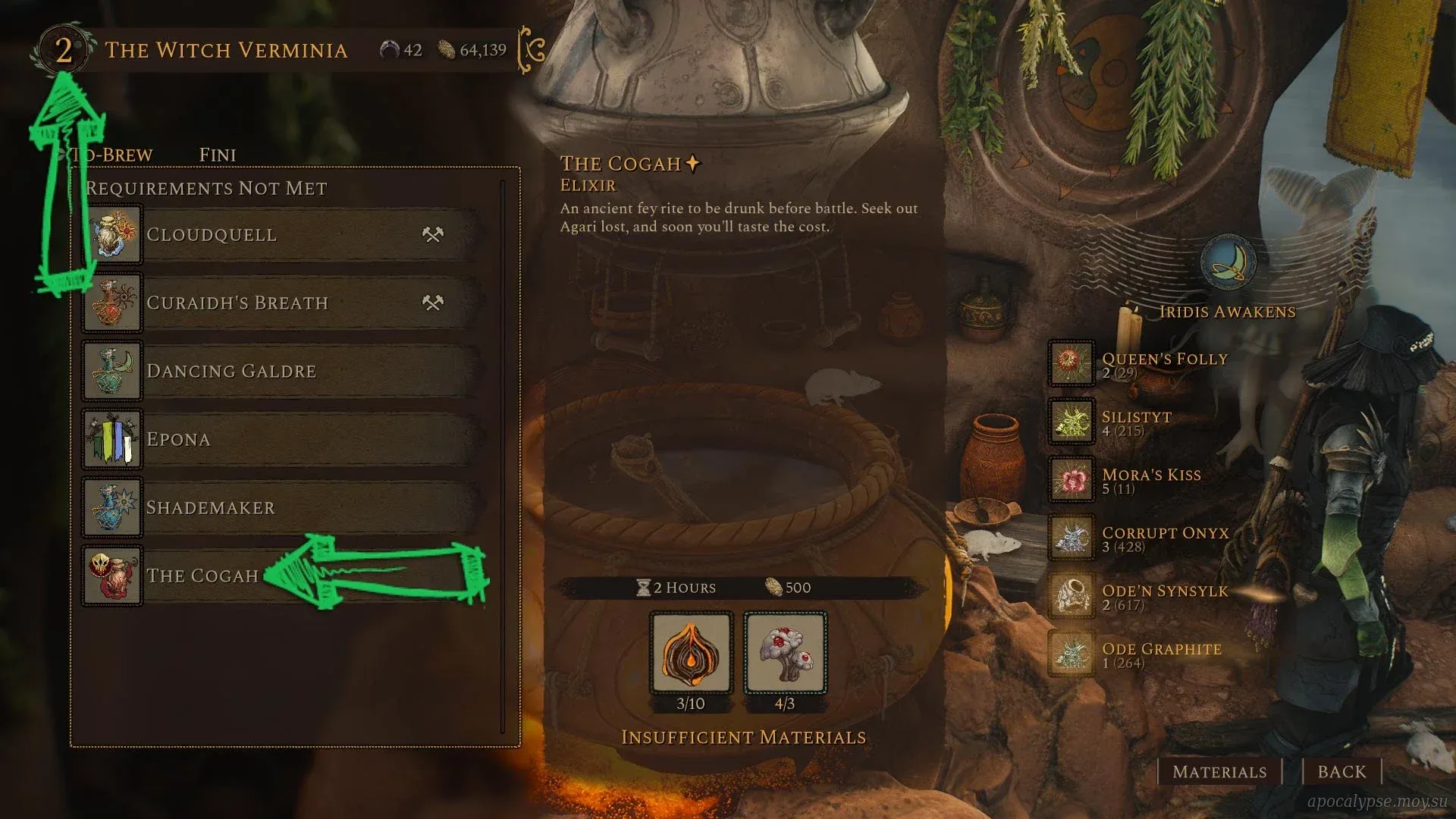Click the Corrupt Onyx resource icon

point(1071,537)
